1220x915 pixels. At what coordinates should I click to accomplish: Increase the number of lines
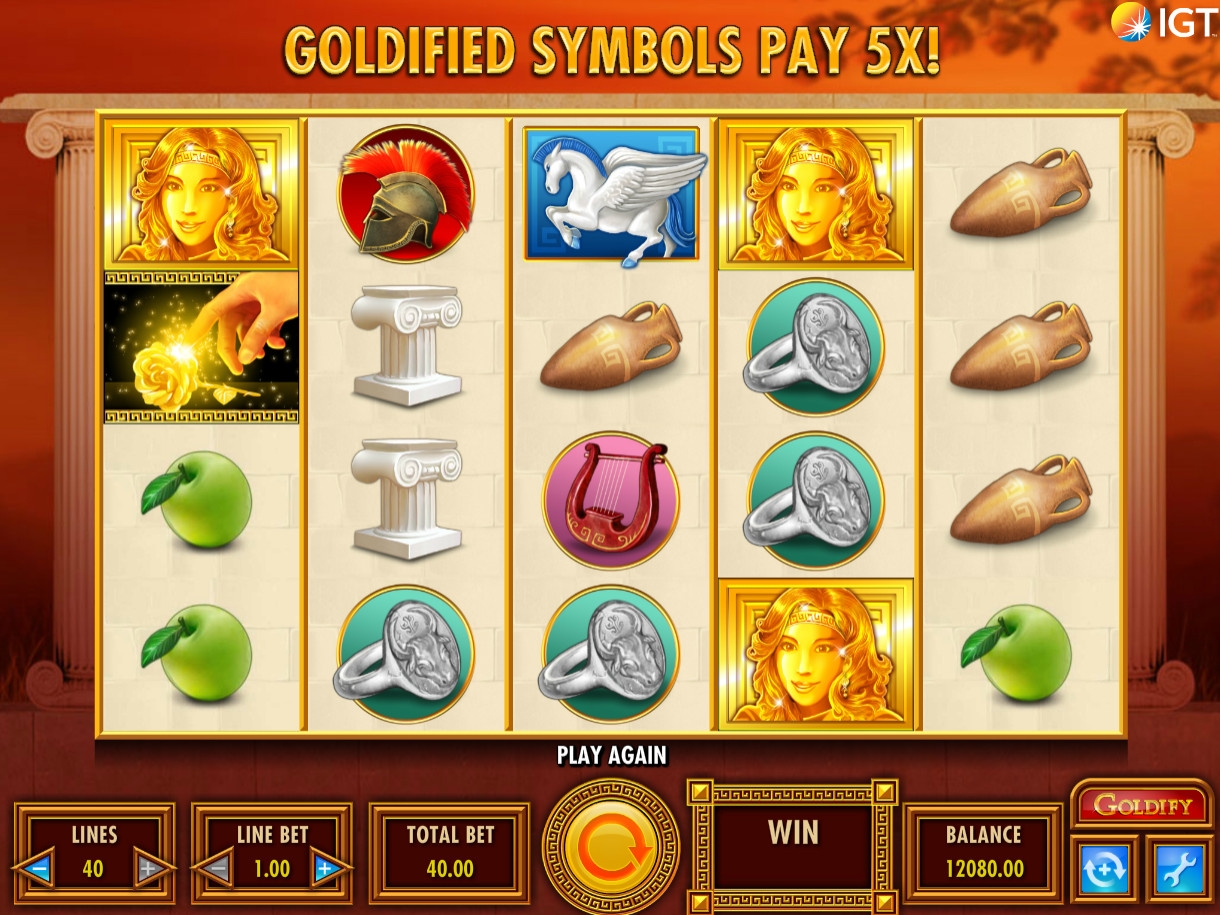[x=149, y=868]
